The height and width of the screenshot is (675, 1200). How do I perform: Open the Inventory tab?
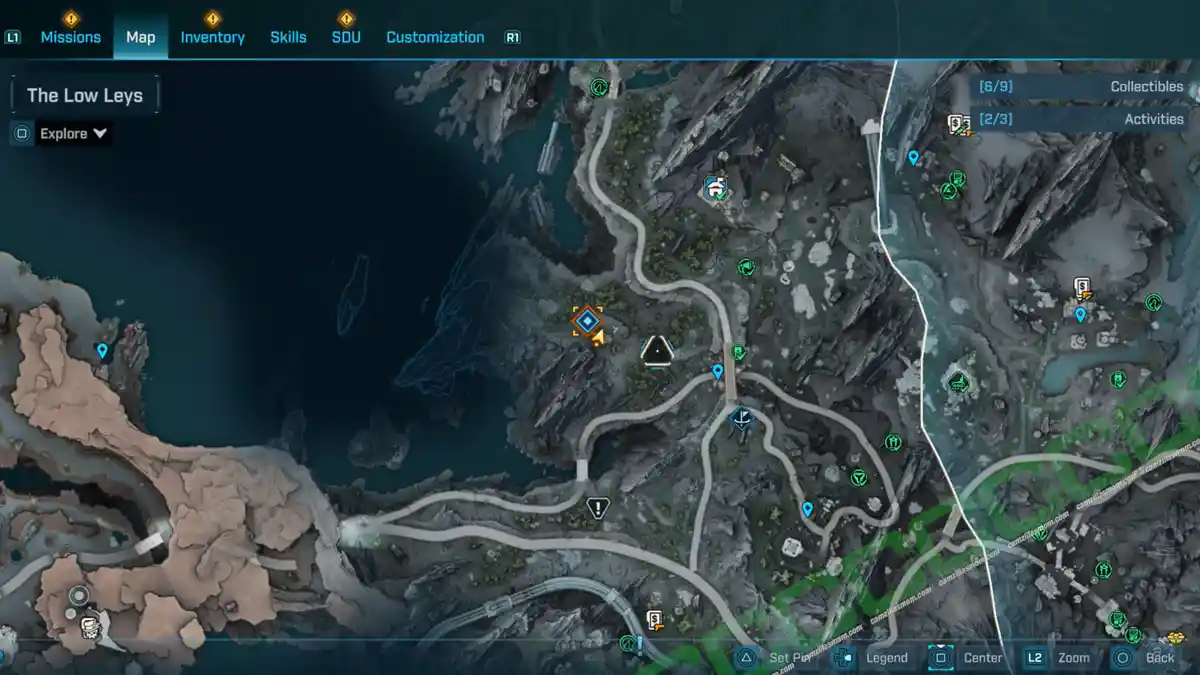pos(212,37)
